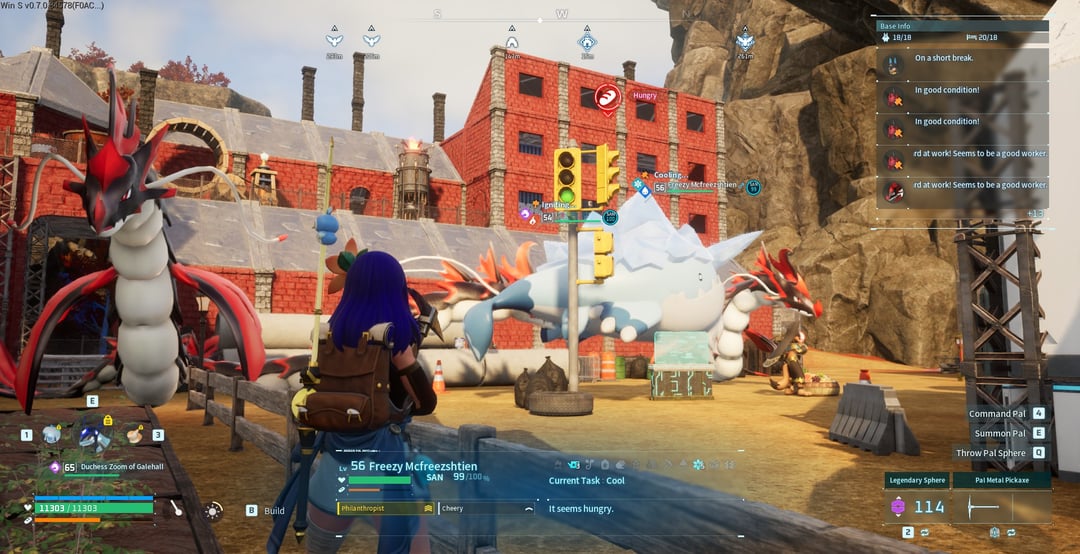
Task: Expand the +13 more Pals indicator
Action: [x=1036, y=213]
